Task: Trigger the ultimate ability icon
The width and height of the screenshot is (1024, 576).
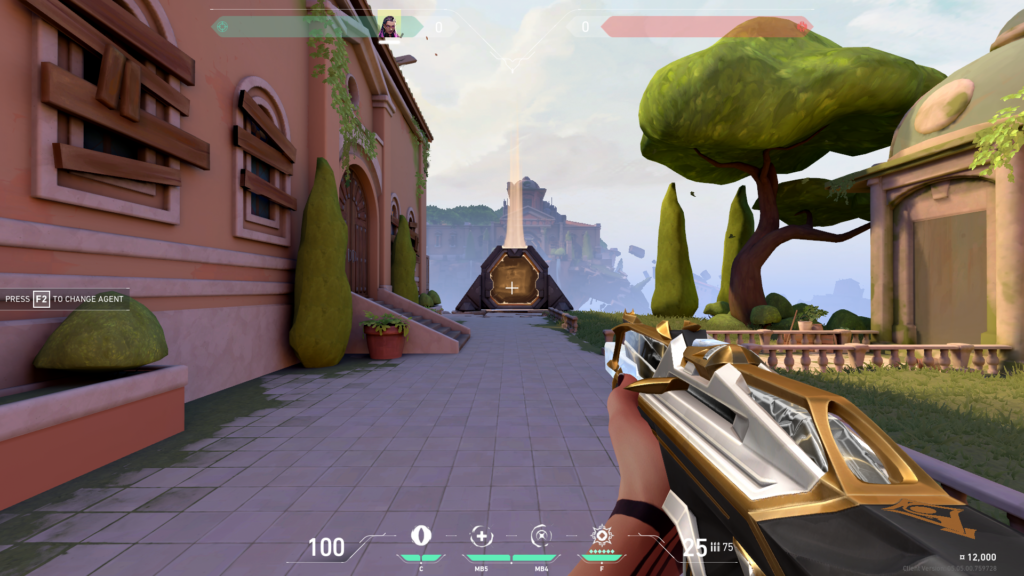Action: [x=601, y=535]
